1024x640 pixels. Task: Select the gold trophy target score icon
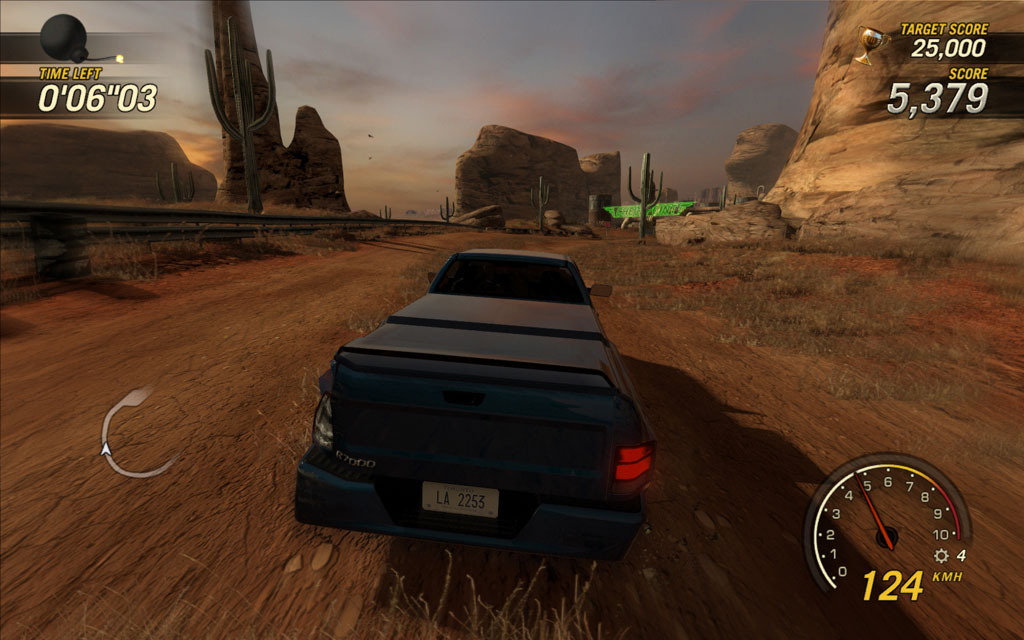point(870,44)
